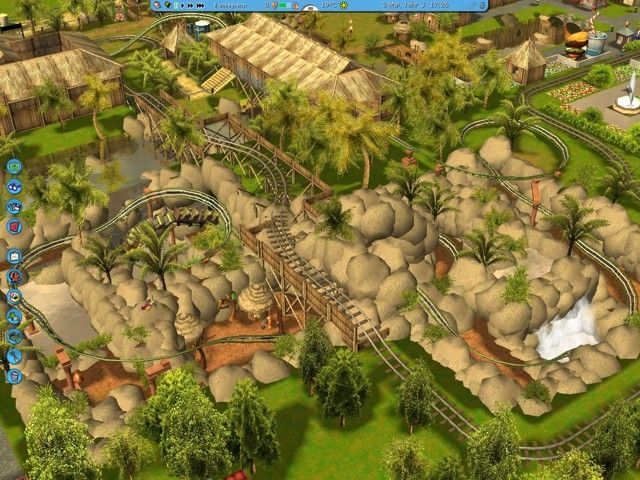Click the bin icon at toolbar bottom

click(14, 376)
